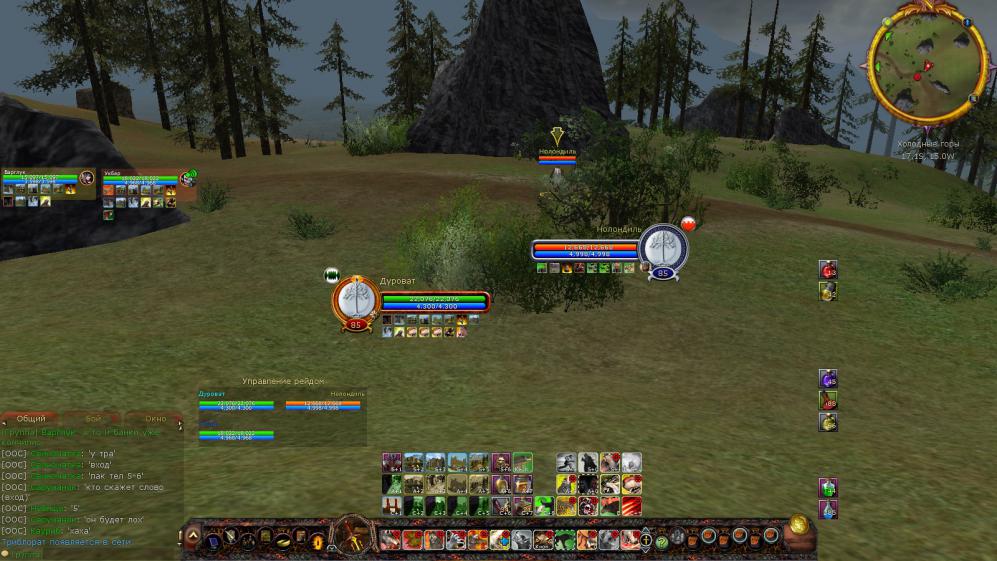Open the Окно chat tab
Image resolution: width=997 pixels, height=561 pixels.
click(x=155, y=418)
